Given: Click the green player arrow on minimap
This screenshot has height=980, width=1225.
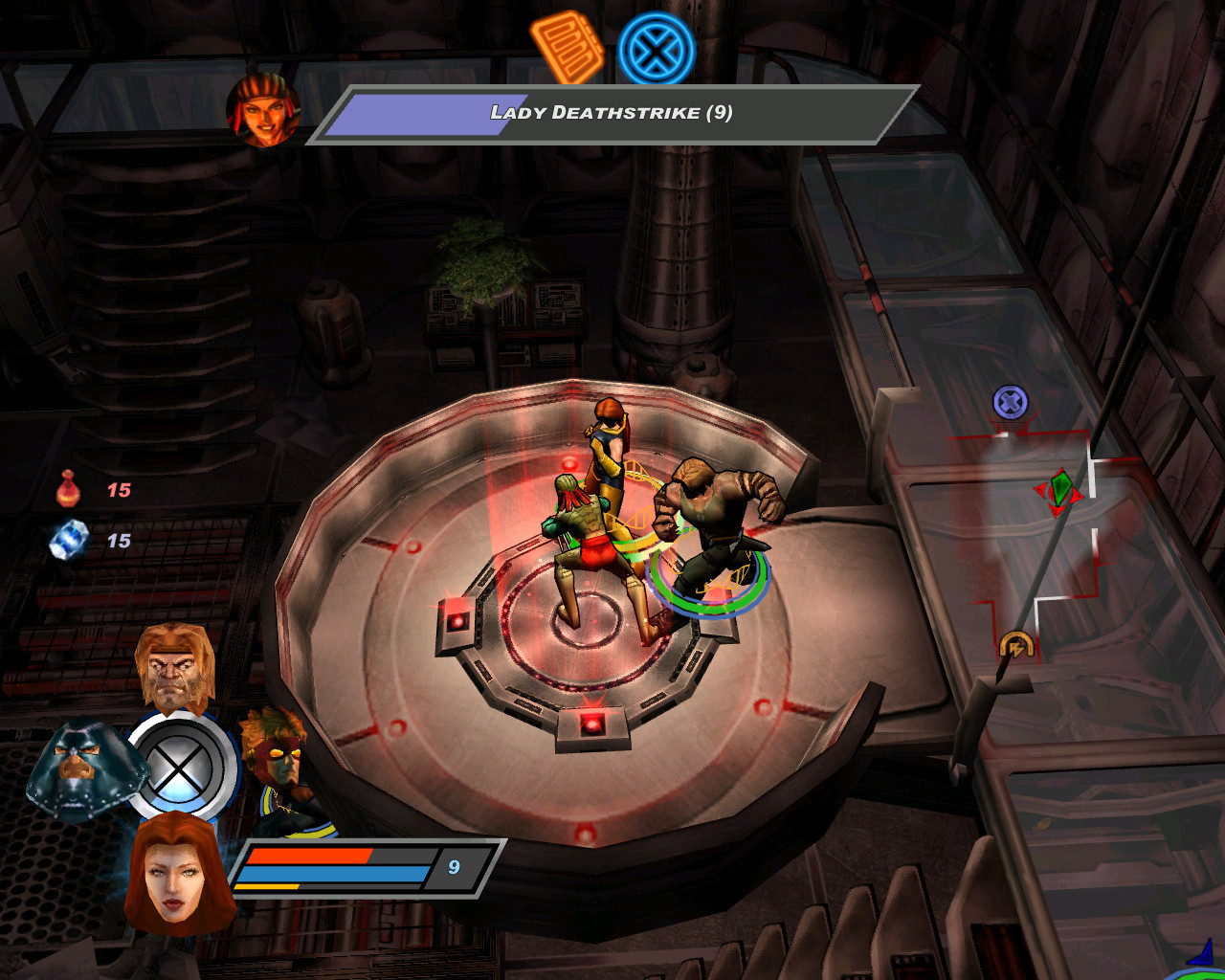Looking at the screenshot, I should tap(1058, 491).
